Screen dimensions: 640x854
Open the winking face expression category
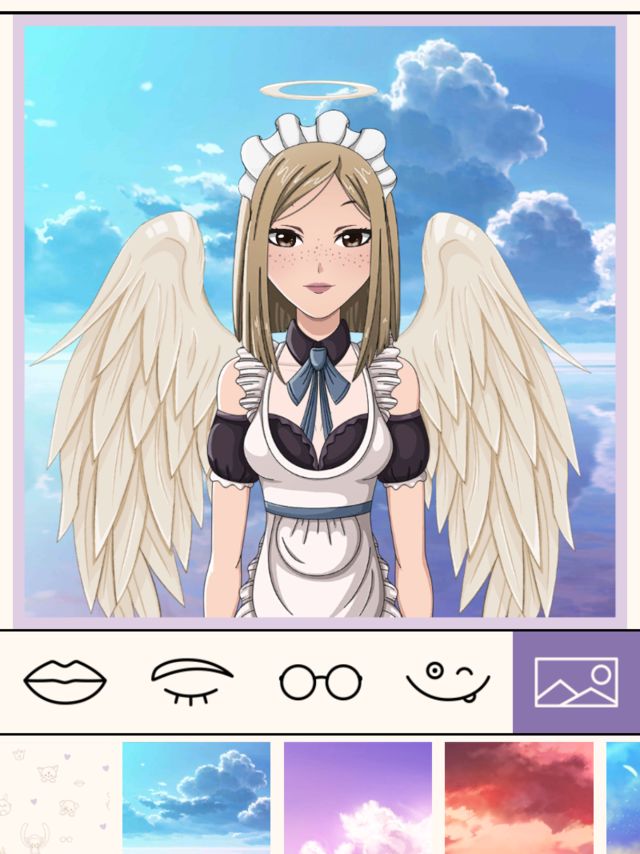(447, 682)
